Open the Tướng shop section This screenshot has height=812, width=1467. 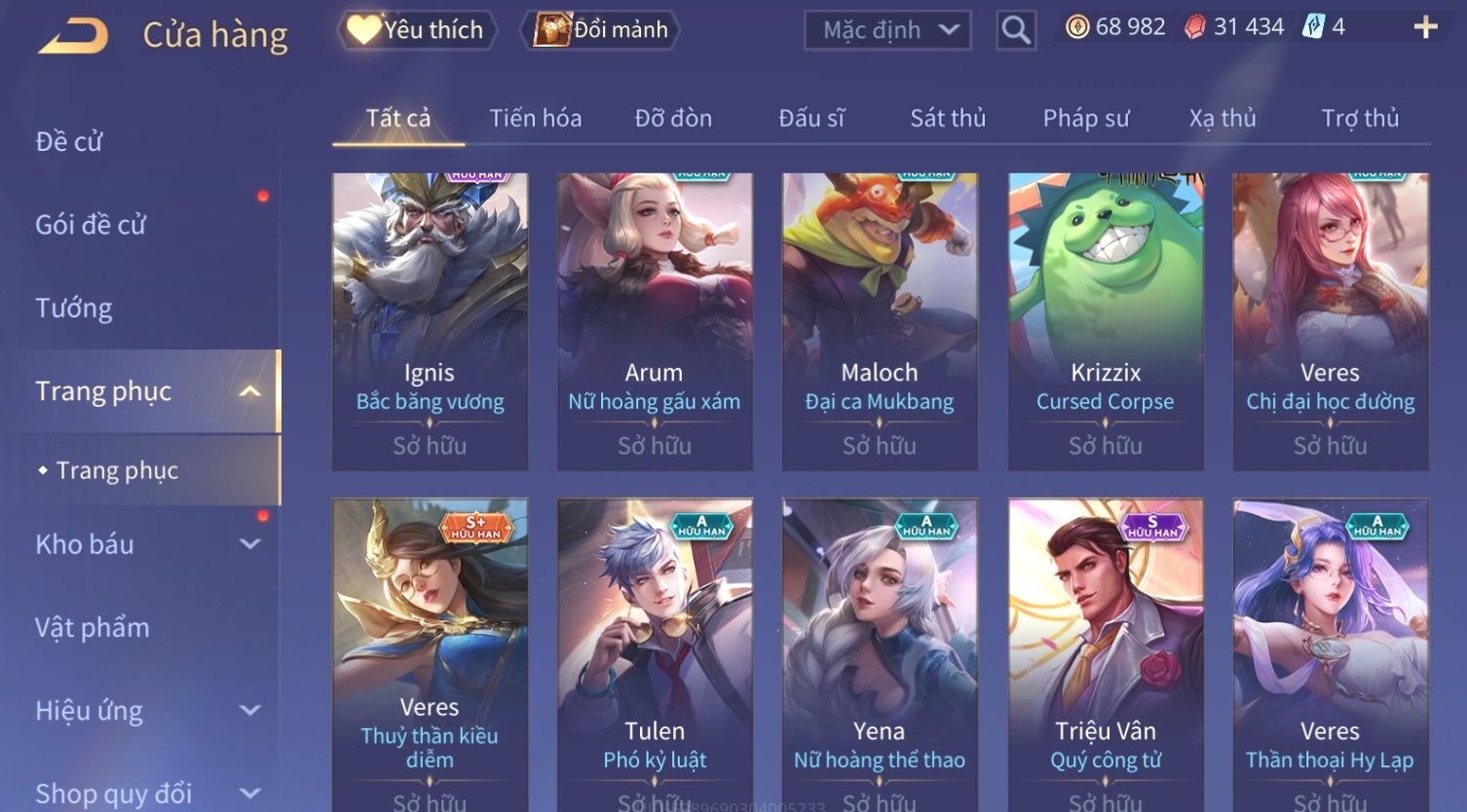point(74,308)
